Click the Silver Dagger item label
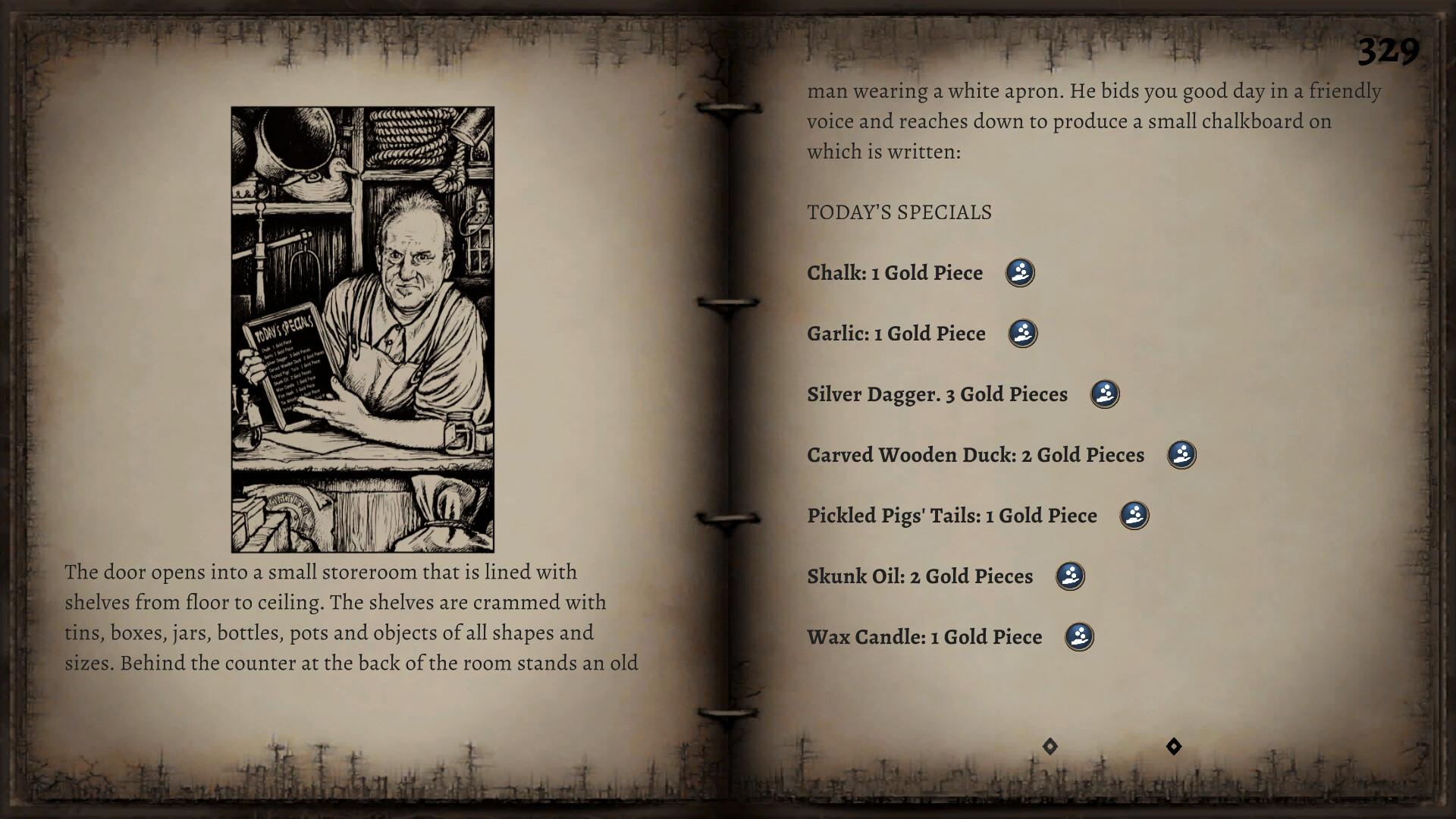The width and height of the screenshot is (1456, 819). (937, 394)
